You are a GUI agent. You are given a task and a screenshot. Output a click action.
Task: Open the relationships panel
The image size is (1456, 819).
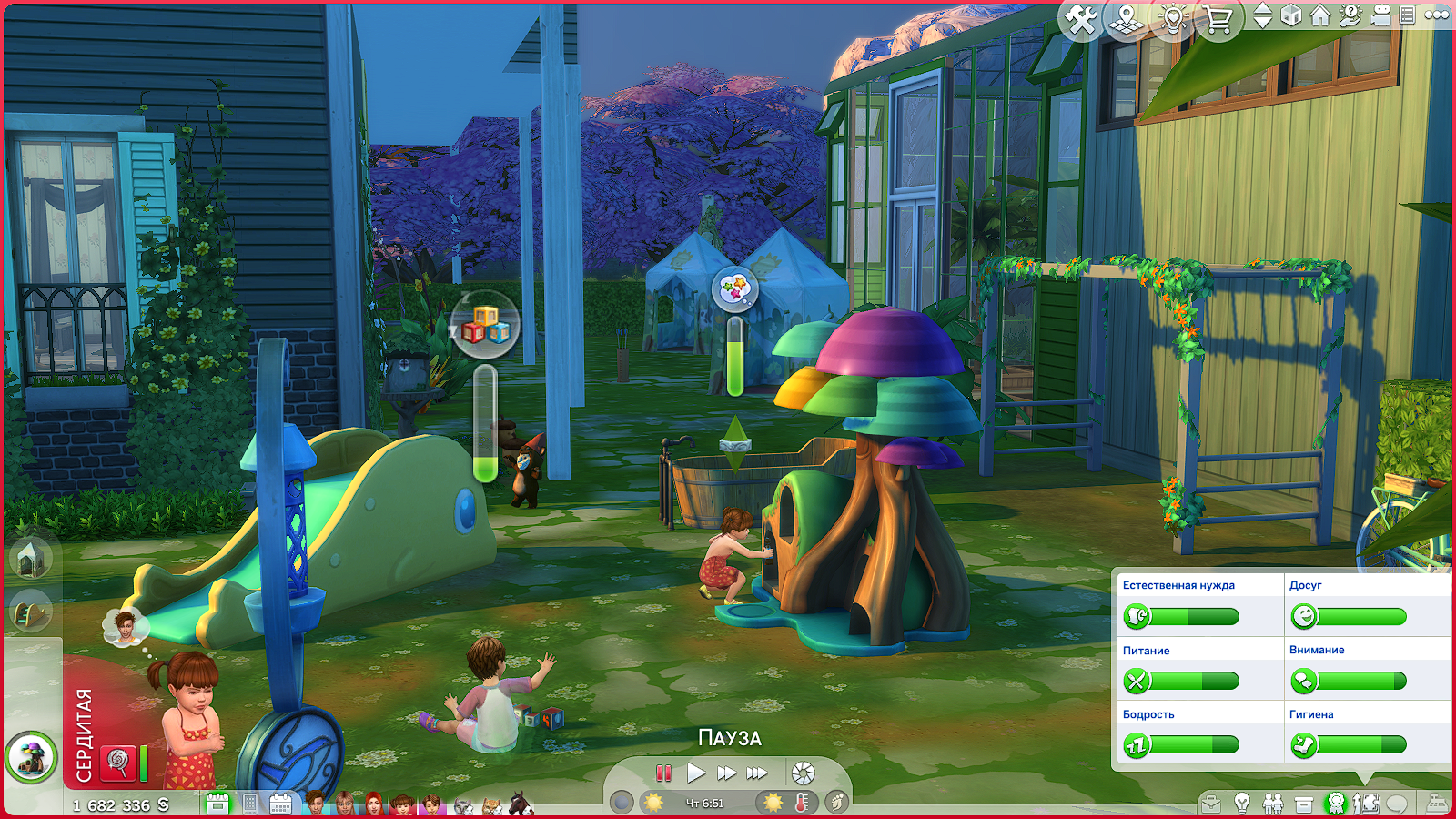(x=1272, y=804)
